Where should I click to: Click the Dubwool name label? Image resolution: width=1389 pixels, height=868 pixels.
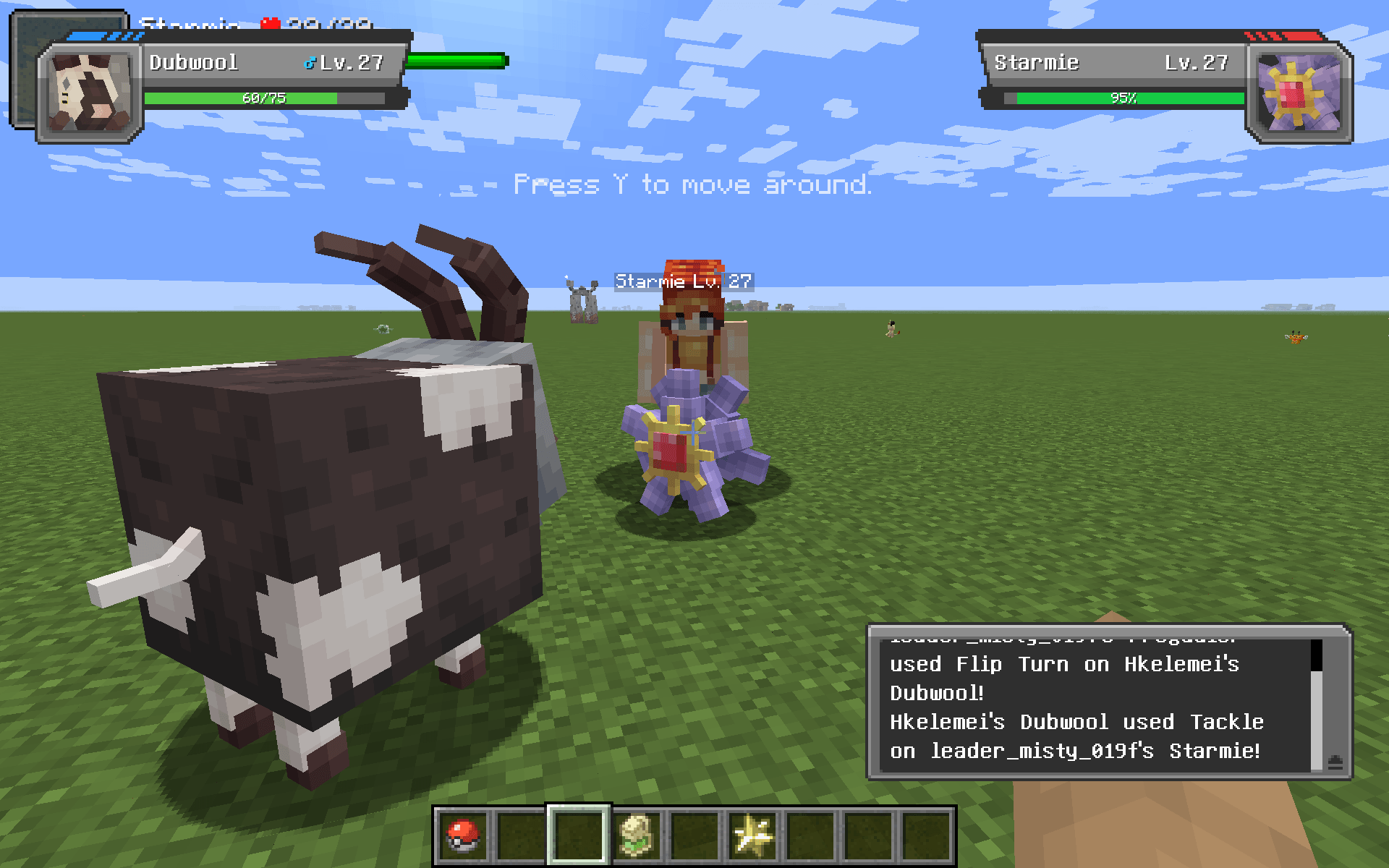pos(192,62)
